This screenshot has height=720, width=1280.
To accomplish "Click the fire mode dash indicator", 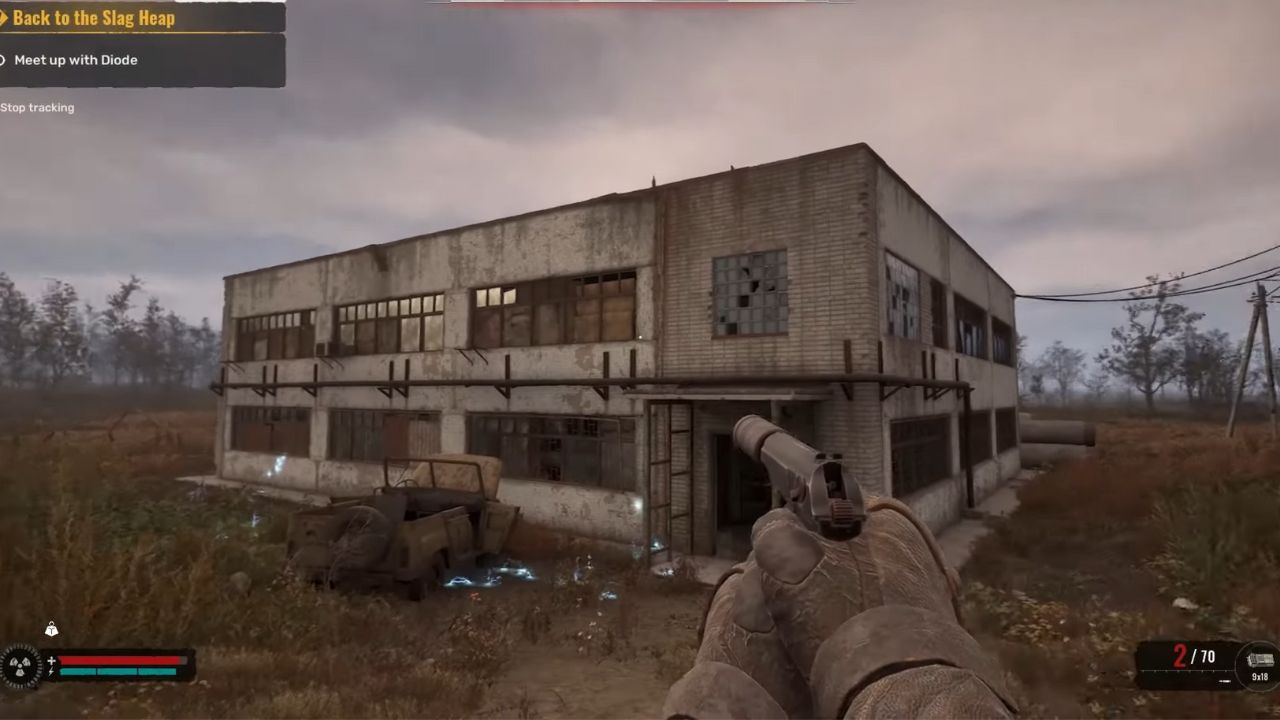I will click(x=1224, y=681).
